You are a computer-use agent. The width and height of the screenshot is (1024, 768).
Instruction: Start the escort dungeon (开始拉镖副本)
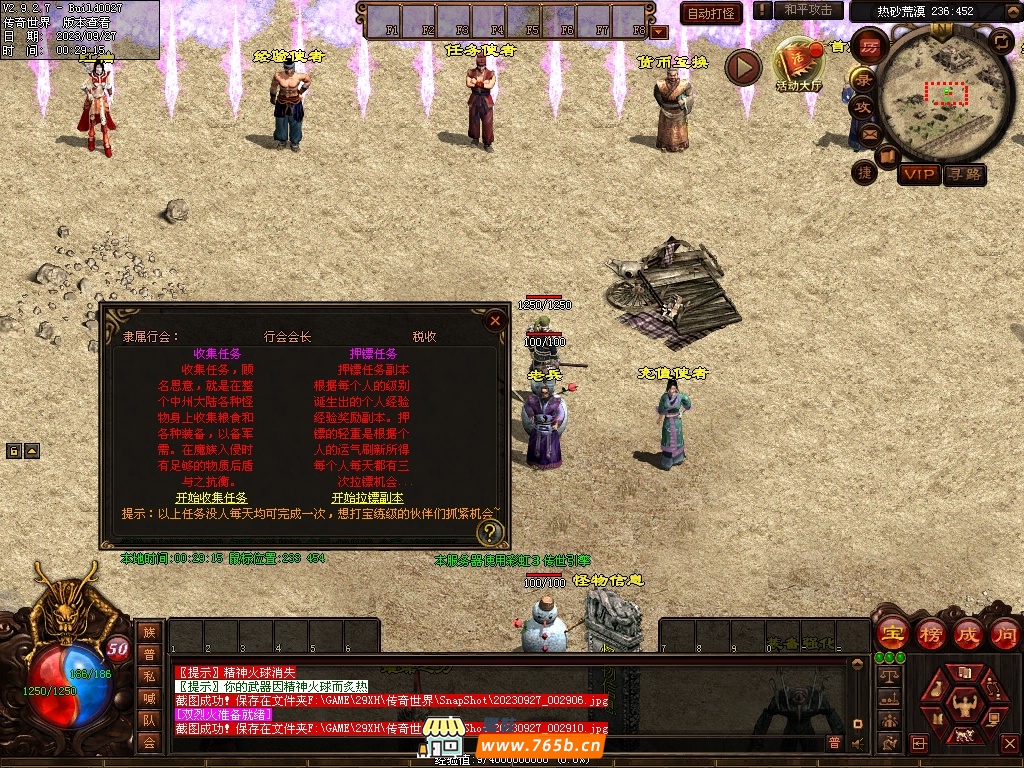point(367,497)
